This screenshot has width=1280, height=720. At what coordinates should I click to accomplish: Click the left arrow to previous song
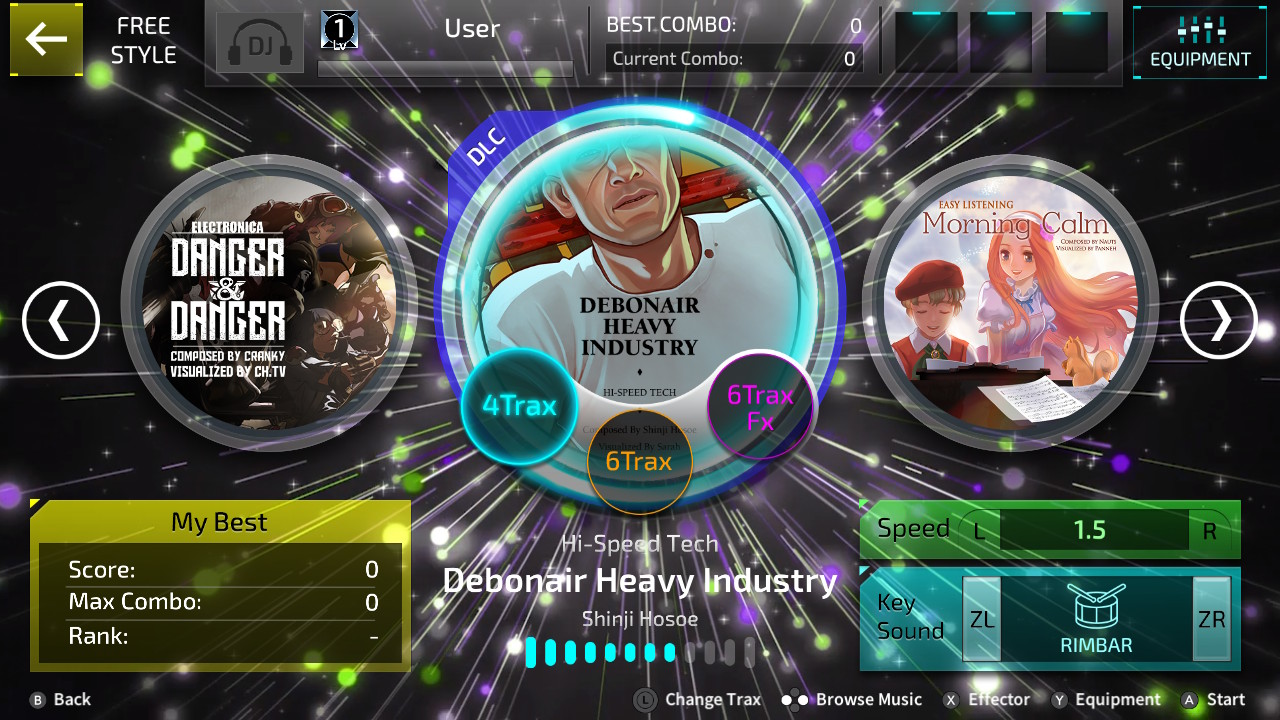click(61, 320)
